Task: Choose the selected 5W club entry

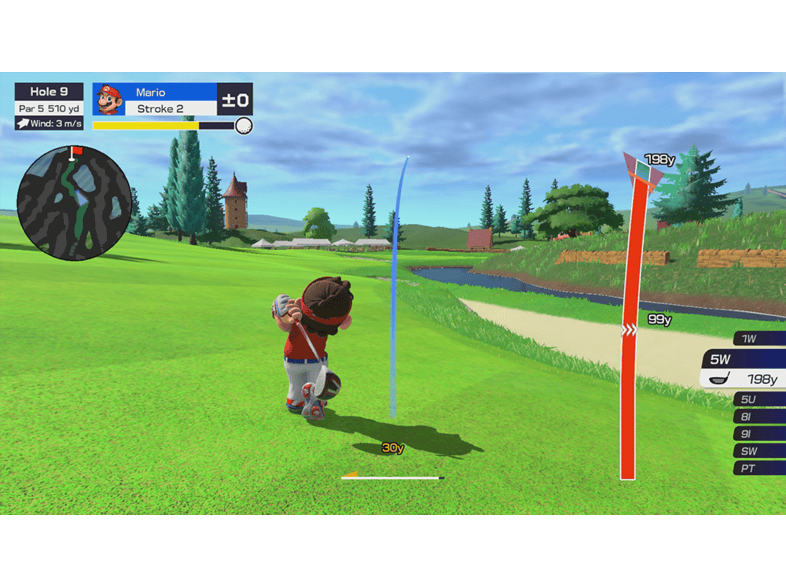Action: click(744, 370)
